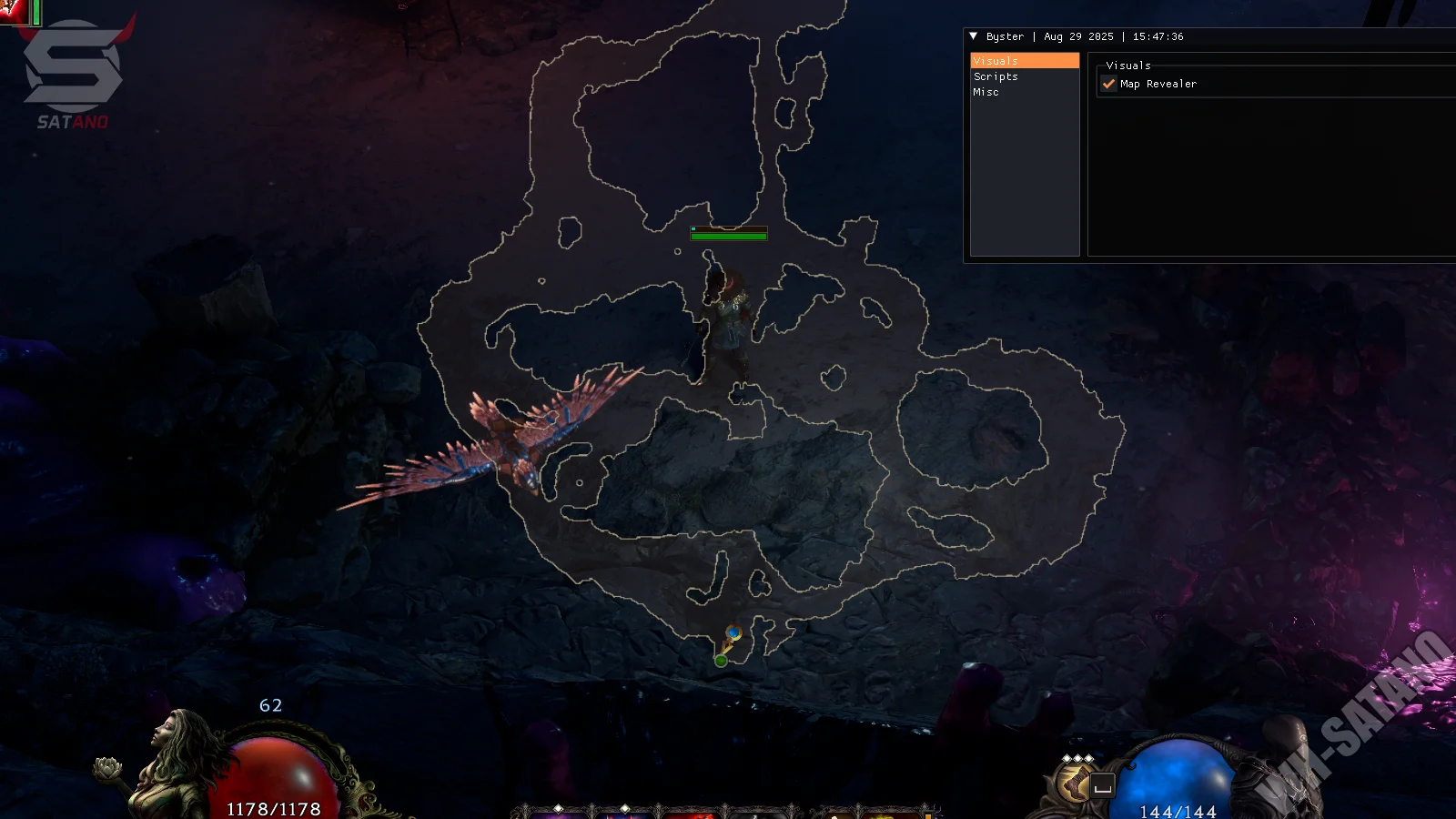Switch to the Visuals section
This screenshot has width=1456, height=819.
(x=1024, y=61)
